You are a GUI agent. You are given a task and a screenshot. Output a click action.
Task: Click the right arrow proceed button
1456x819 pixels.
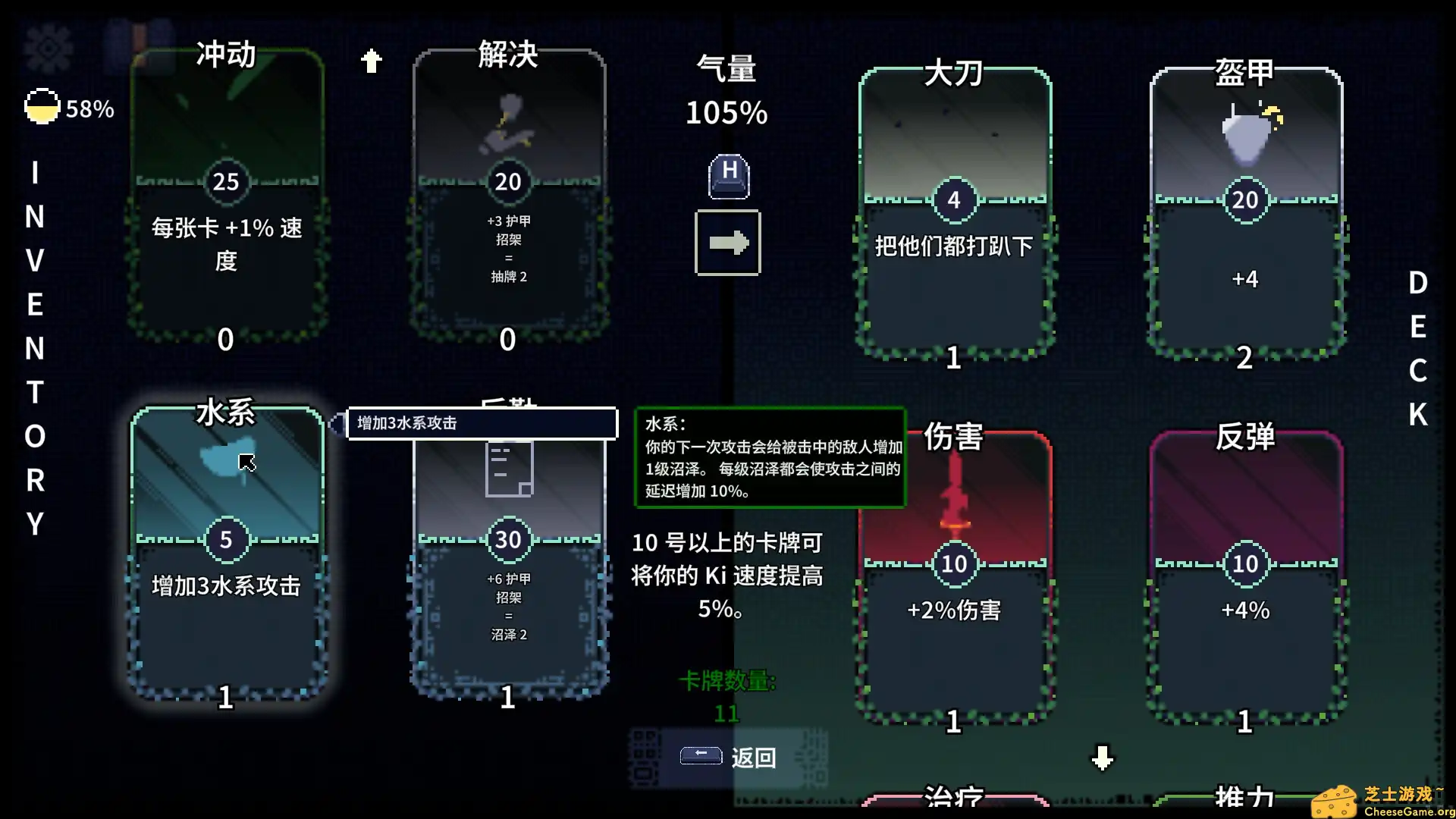[x=726, y=242]
